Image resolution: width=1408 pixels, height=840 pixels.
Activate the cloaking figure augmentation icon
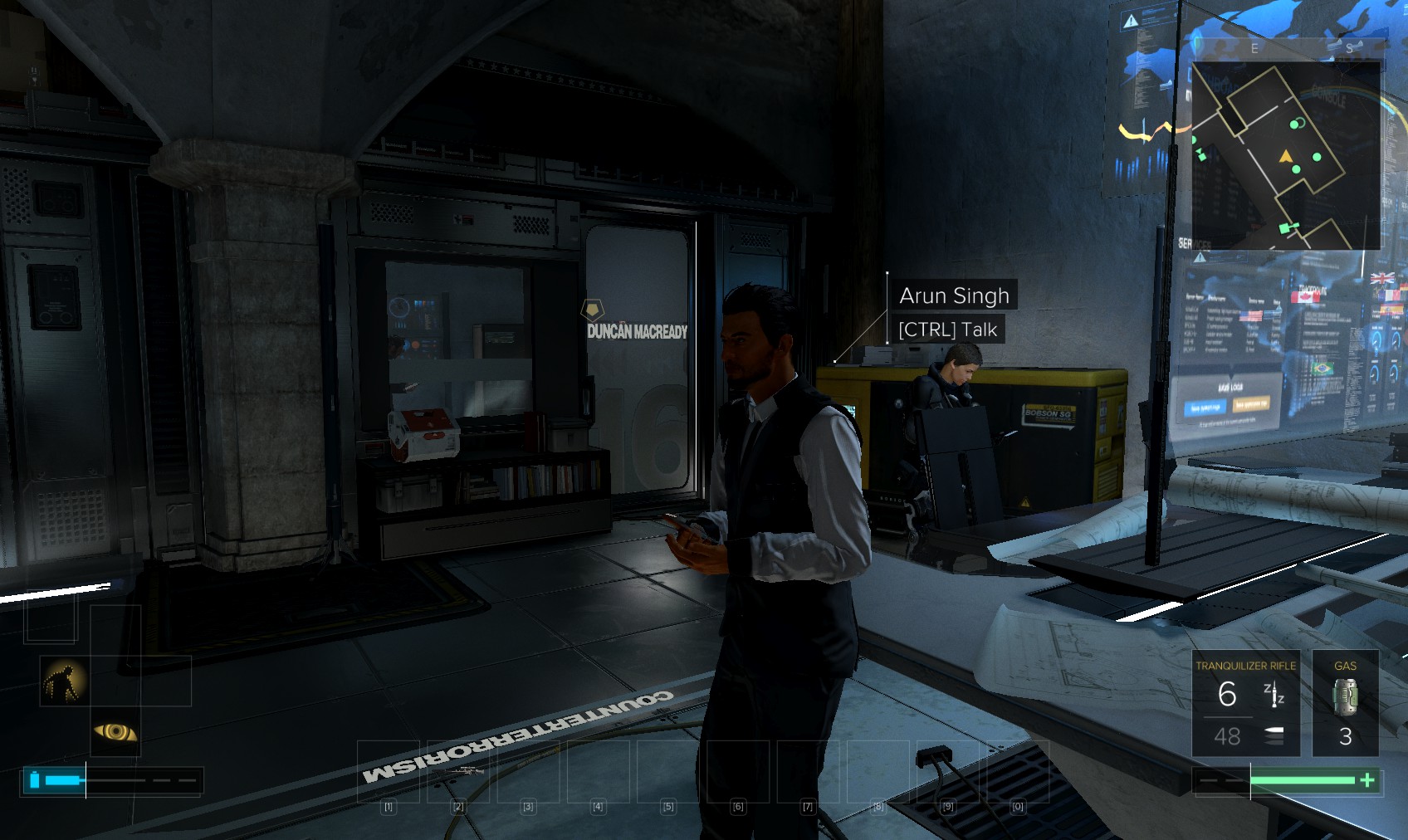[x=66, y=681]
